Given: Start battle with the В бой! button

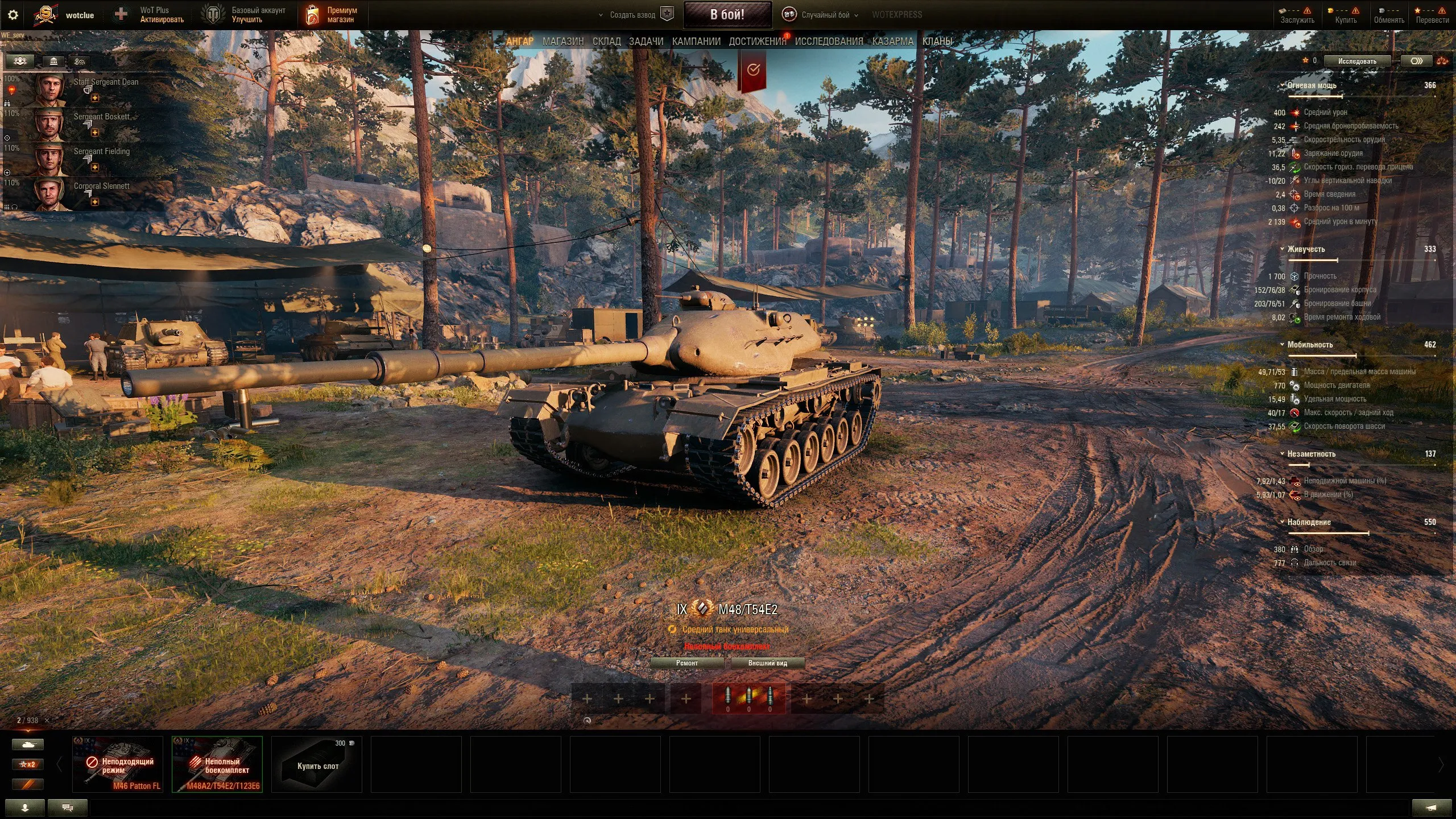Looking at the screenshot, I should pyautogui.click(x=727, y=15).
